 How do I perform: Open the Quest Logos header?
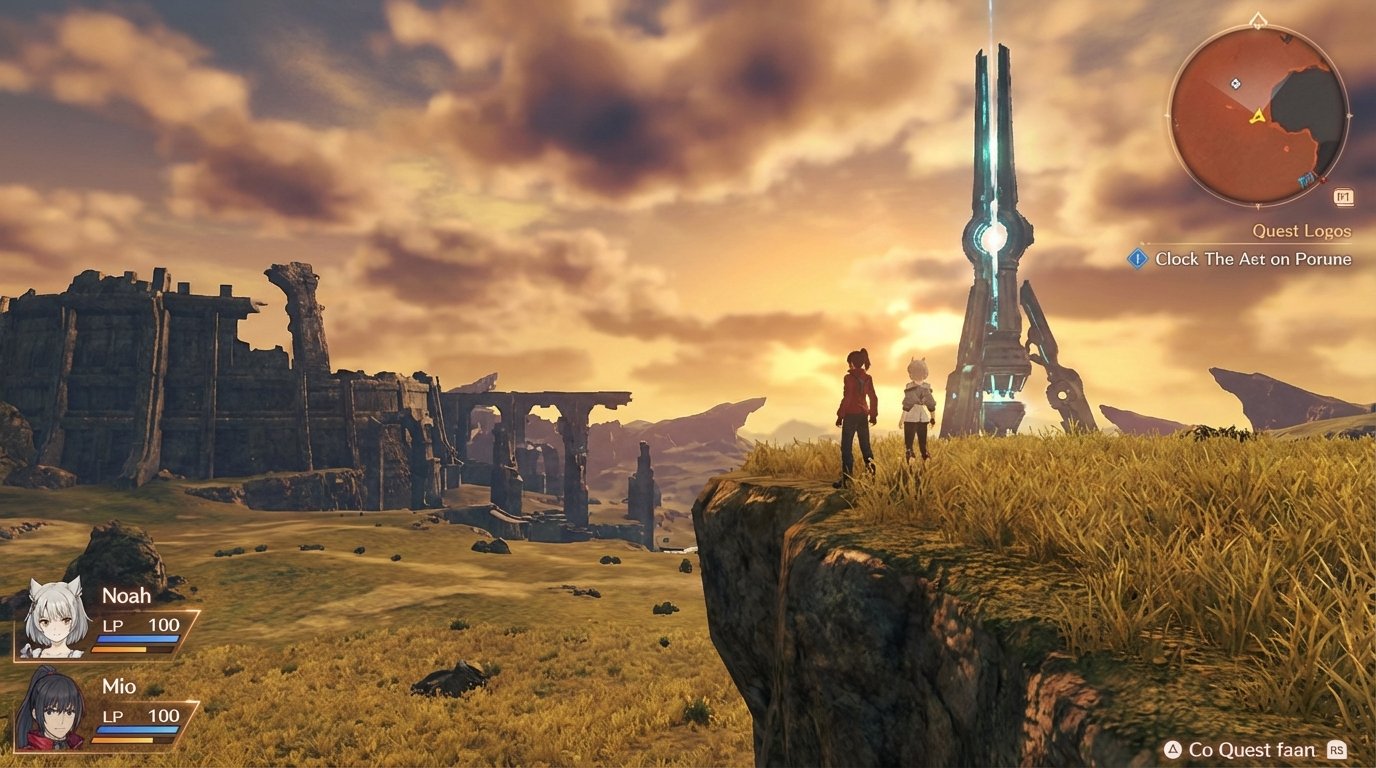click(x=1301, y=231)
